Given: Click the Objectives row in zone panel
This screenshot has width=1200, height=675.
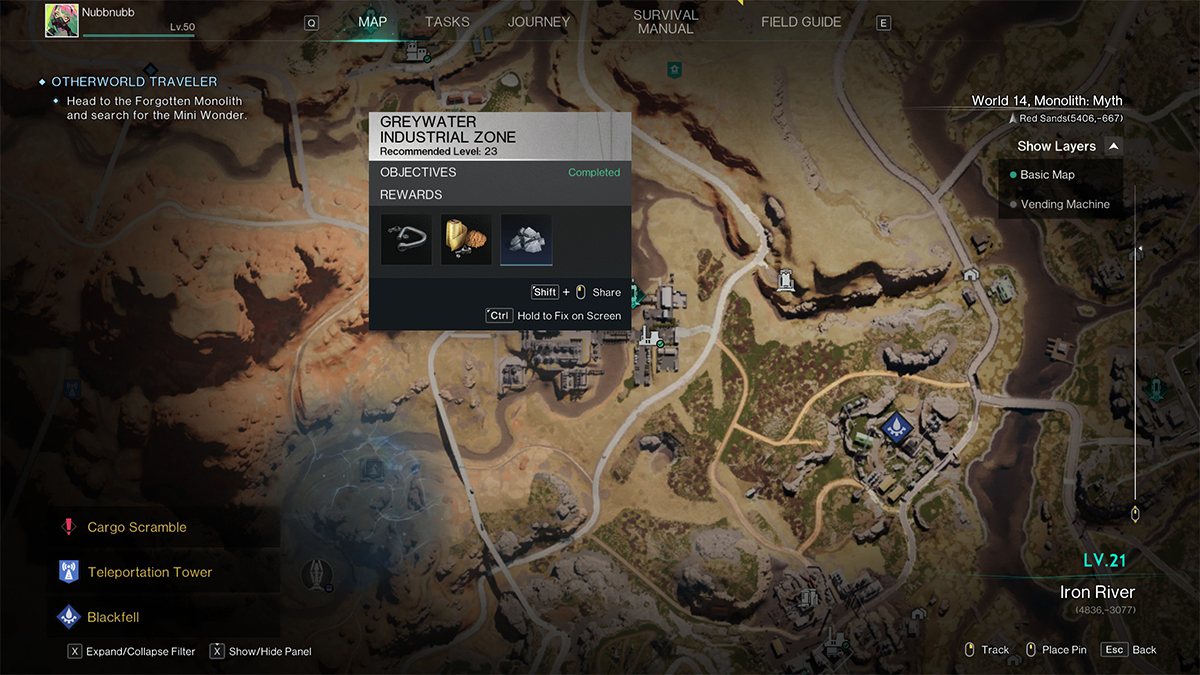Looking at the screenshot, I should coord(500,172).
